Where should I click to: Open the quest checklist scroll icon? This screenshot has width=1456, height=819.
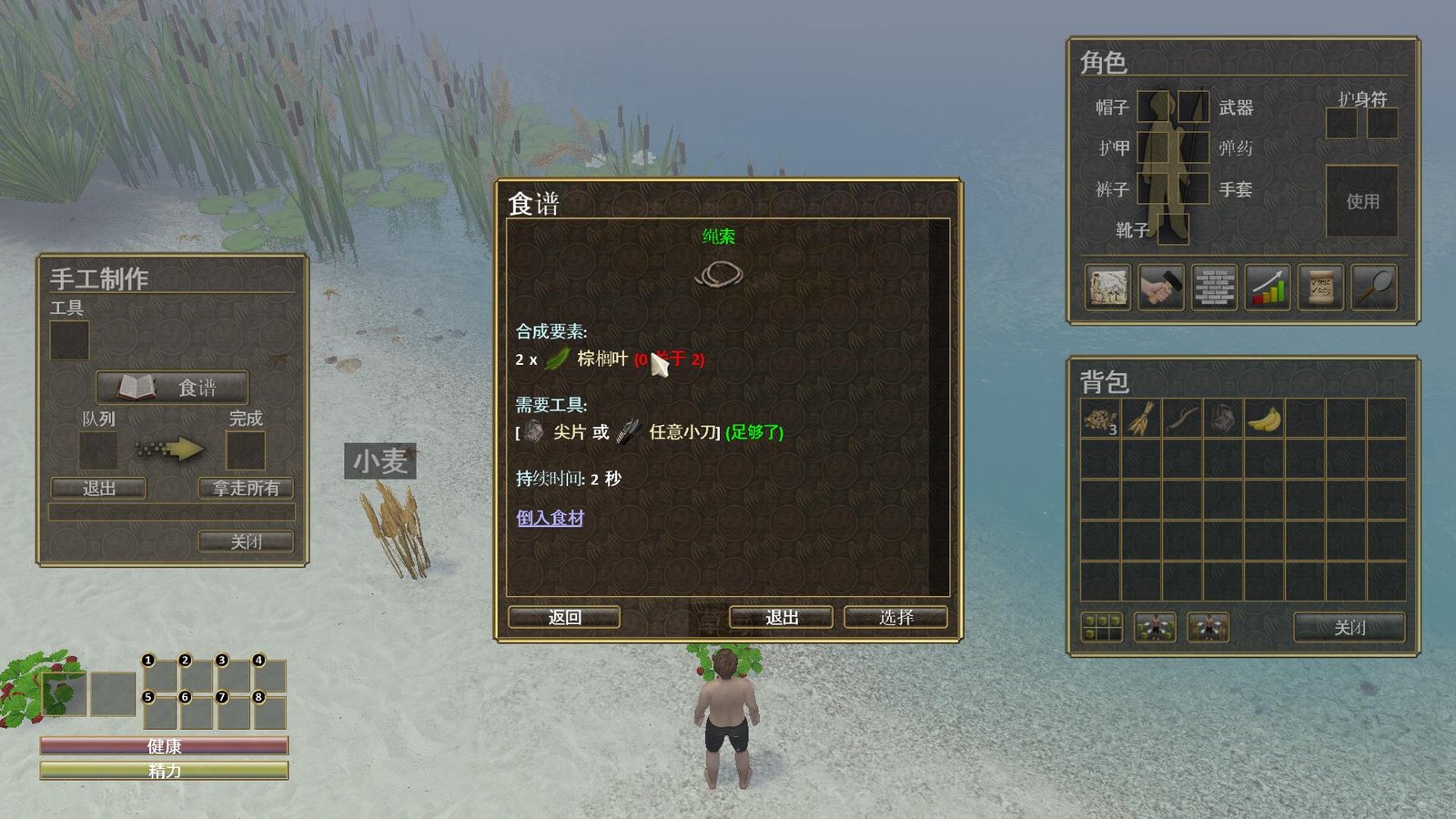pyautogui.click(x=1319, y=288)
